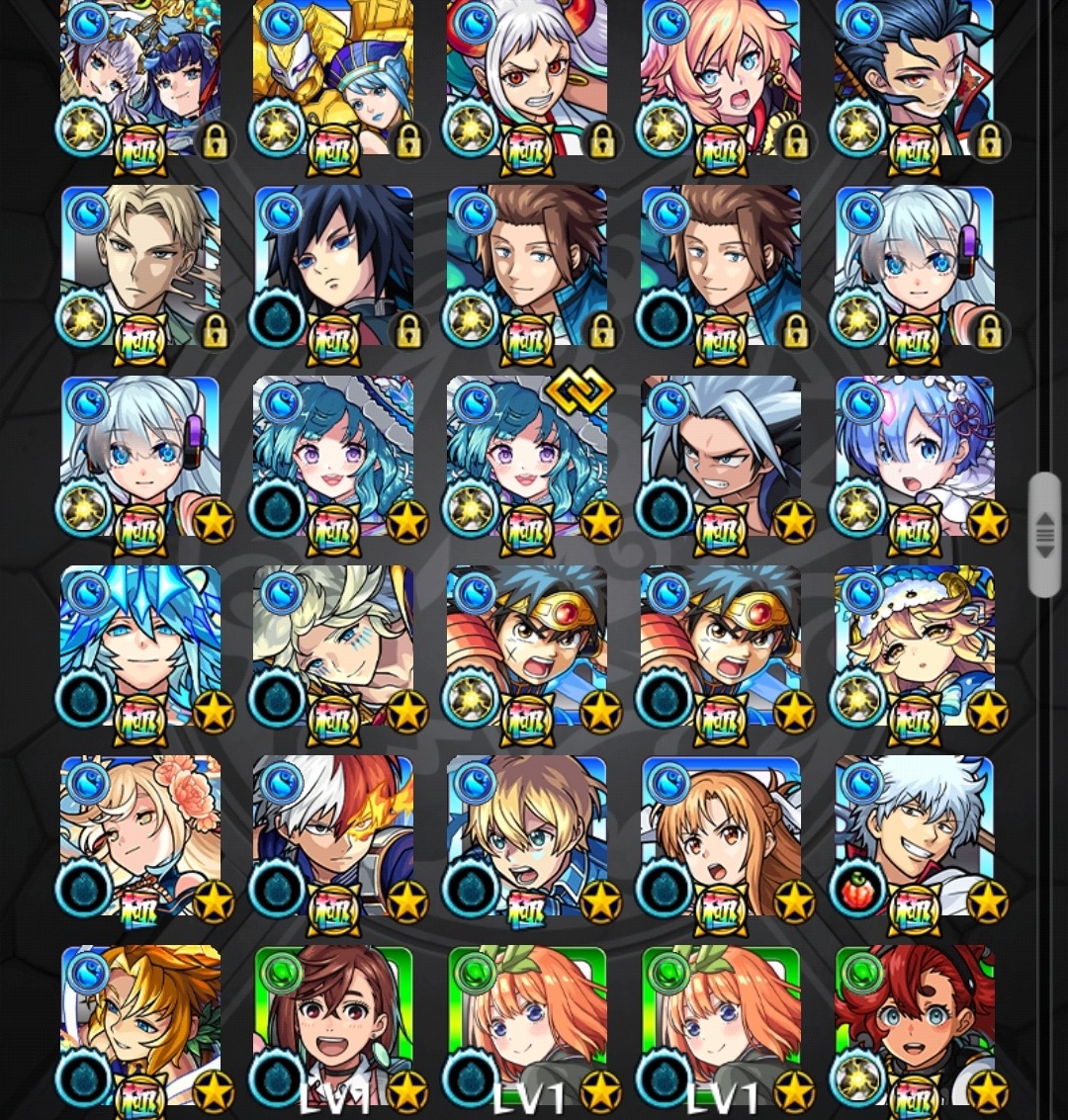Select the red-haired girl in green frame
The width and height of the screenshot is (1068, 1120).
tap(914, 1025)
